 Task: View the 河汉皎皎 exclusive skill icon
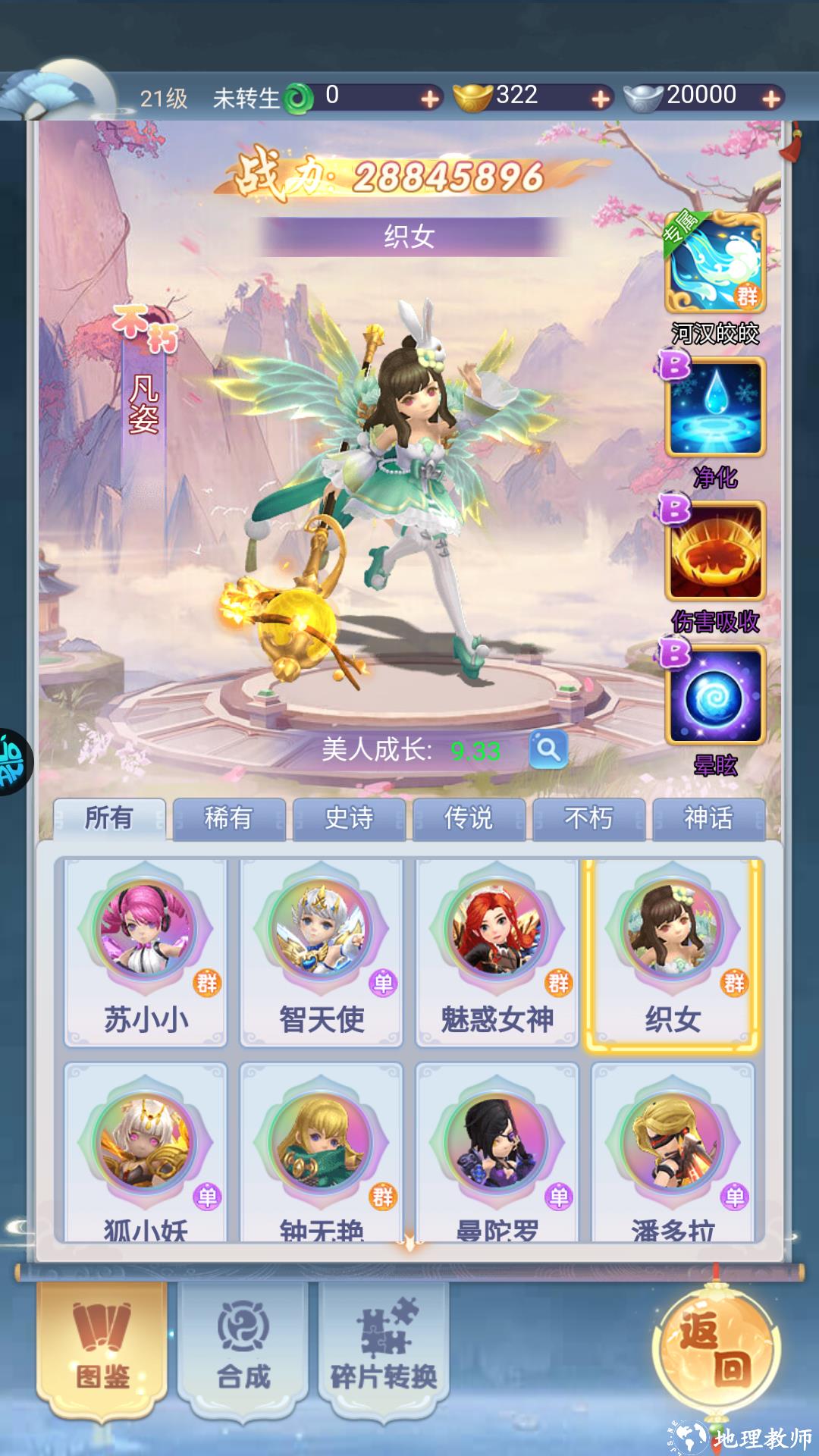click(715, 263)
